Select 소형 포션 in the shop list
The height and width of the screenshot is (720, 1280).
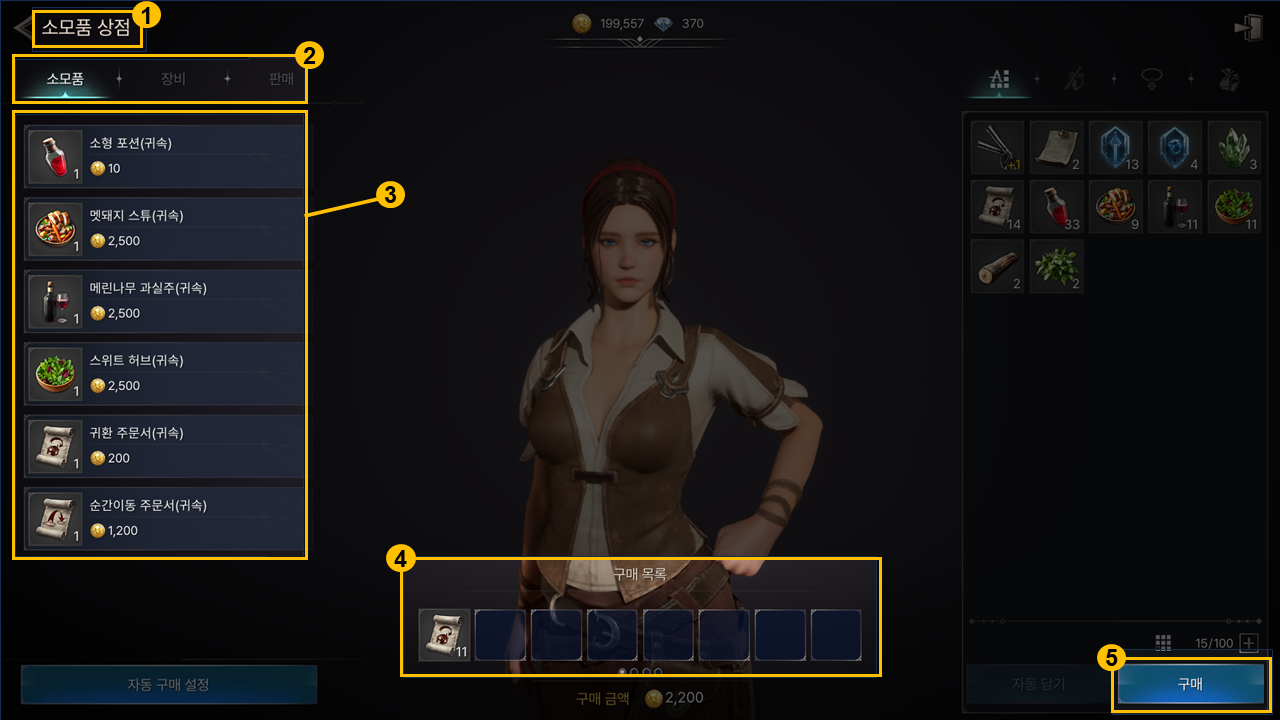[x=165, y=157]
